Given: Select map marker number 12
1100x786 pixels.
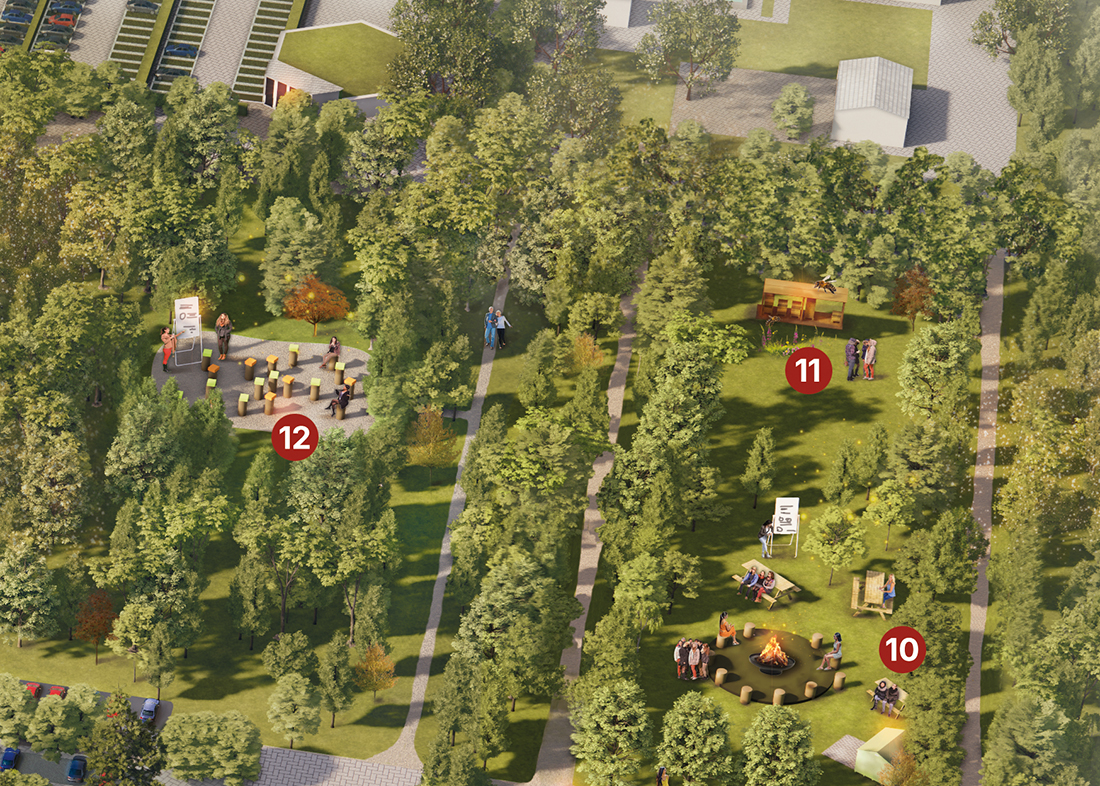Looking at the screenshot, I should coord(294,437).
